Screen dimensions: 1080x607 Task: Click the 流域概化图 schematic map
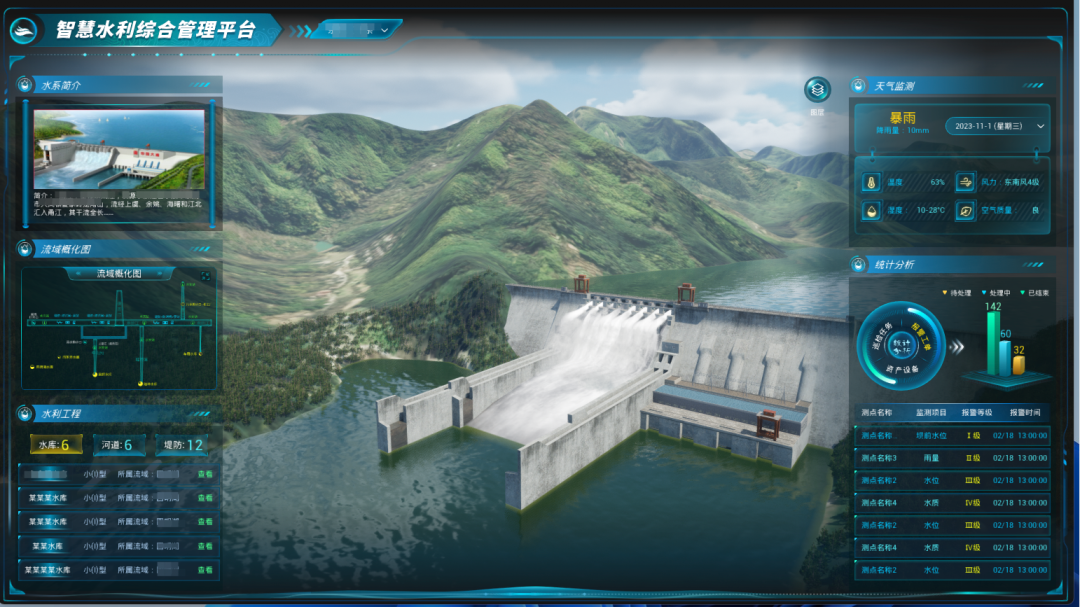coord(118,335)
